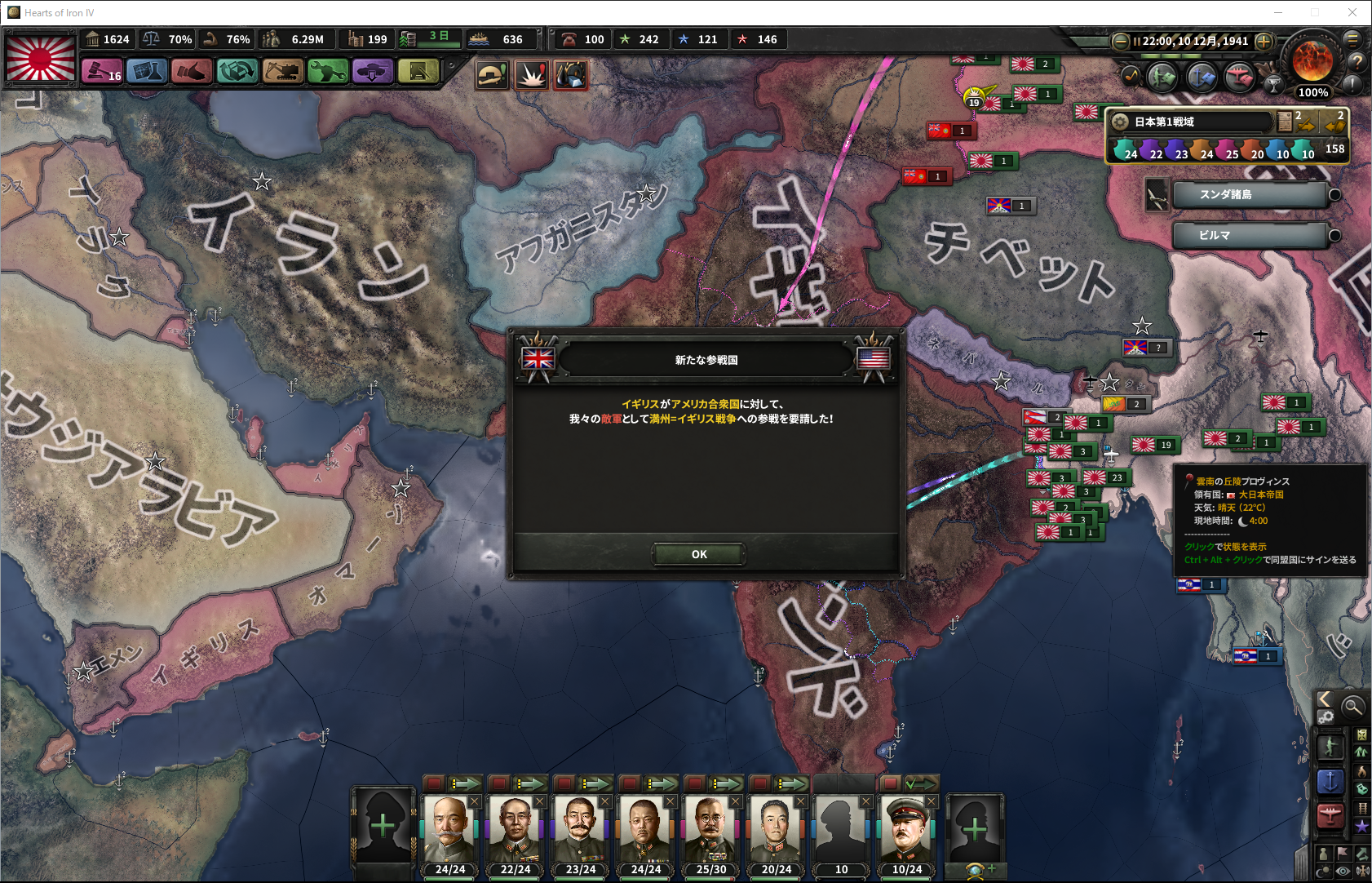Select the 日本第1戦域 theater header
Image resolution: width=1372 pixels, height=883 pixels.
coord(1191,122)
